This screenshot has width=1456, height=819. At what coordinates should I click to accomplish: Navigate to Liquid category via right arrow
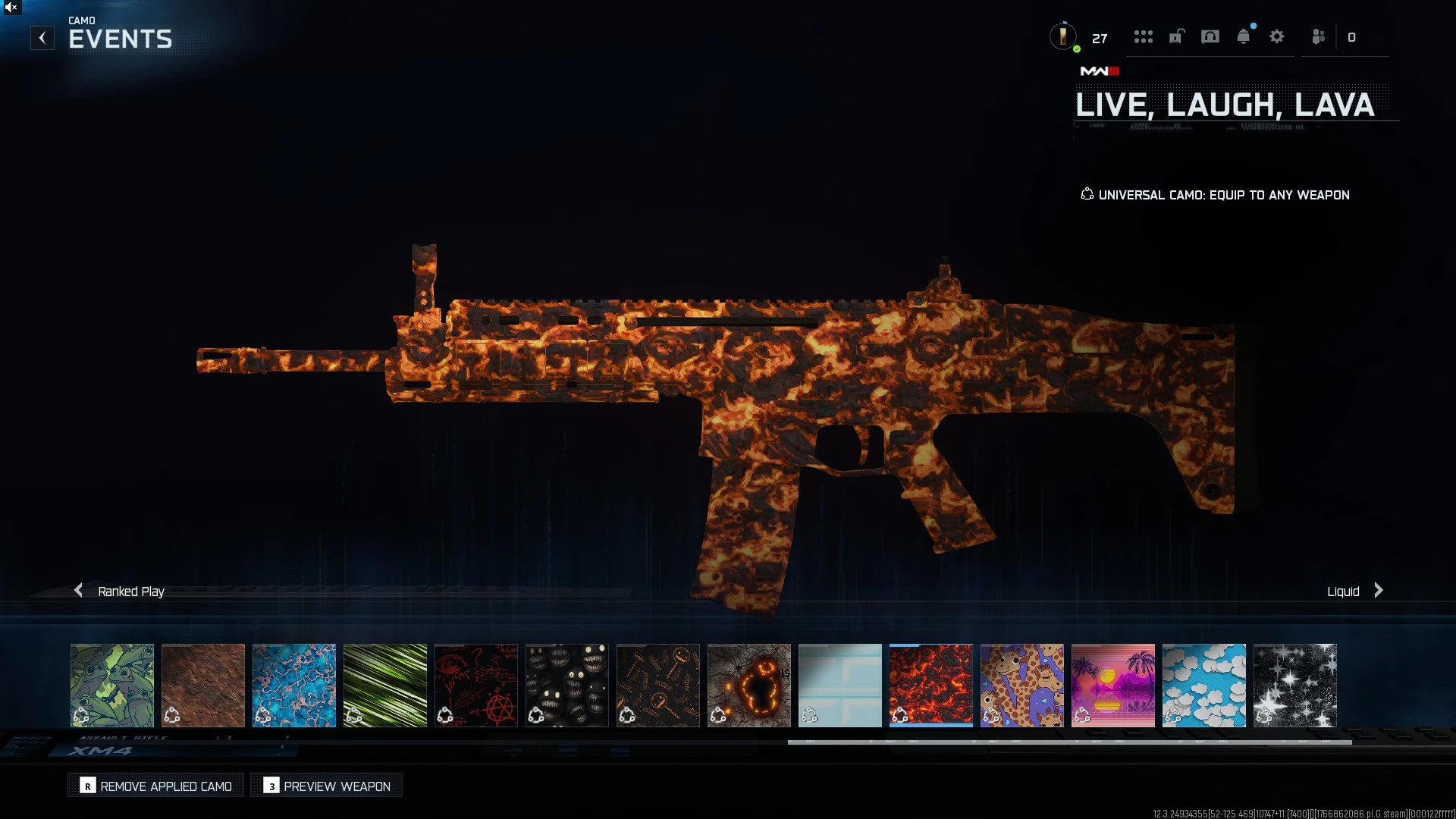pyautogui.click(x=1378, y=590)
